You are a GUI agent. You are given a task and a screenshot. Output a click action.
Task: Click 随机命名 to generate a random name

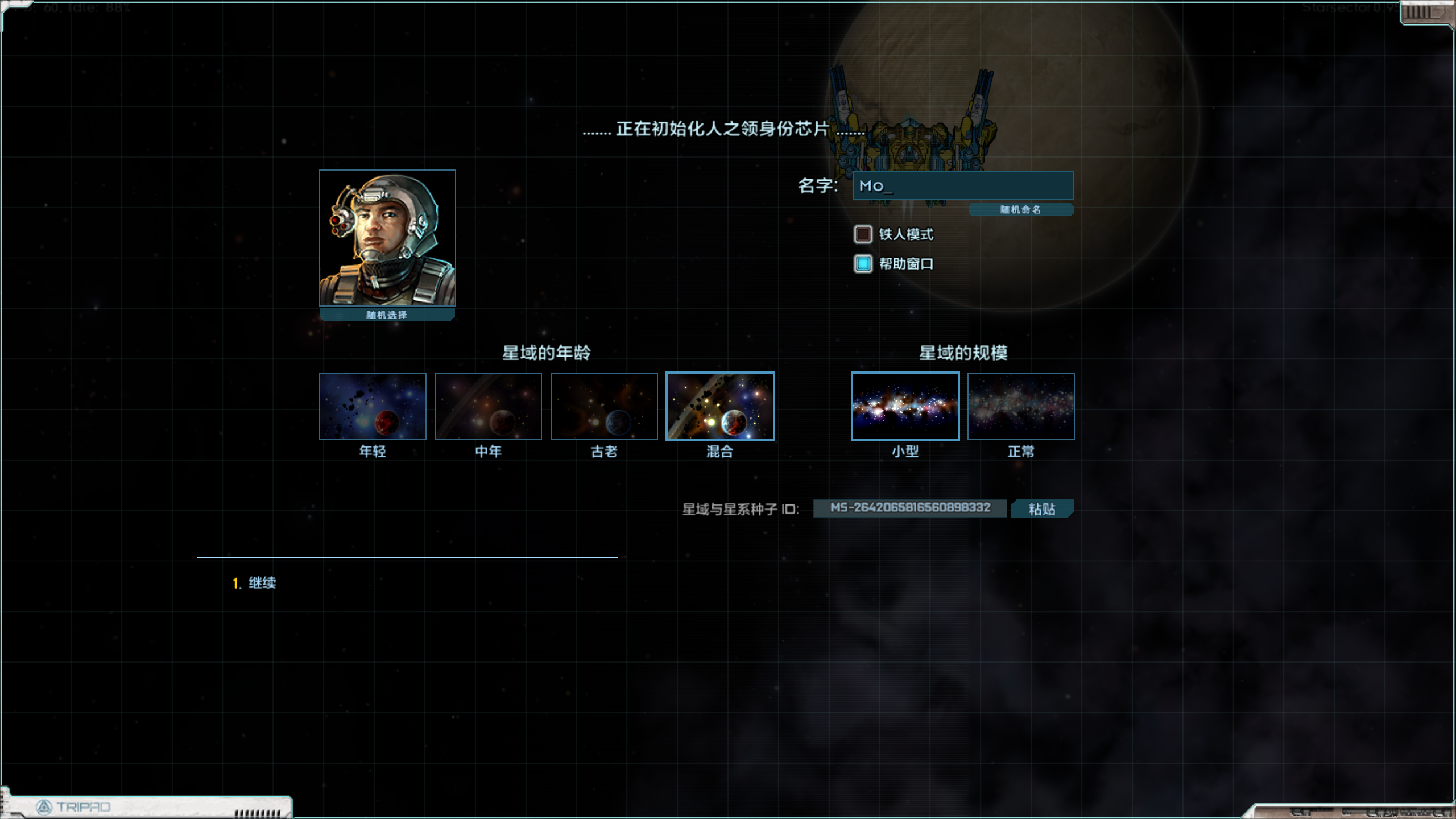[1020, 209]
